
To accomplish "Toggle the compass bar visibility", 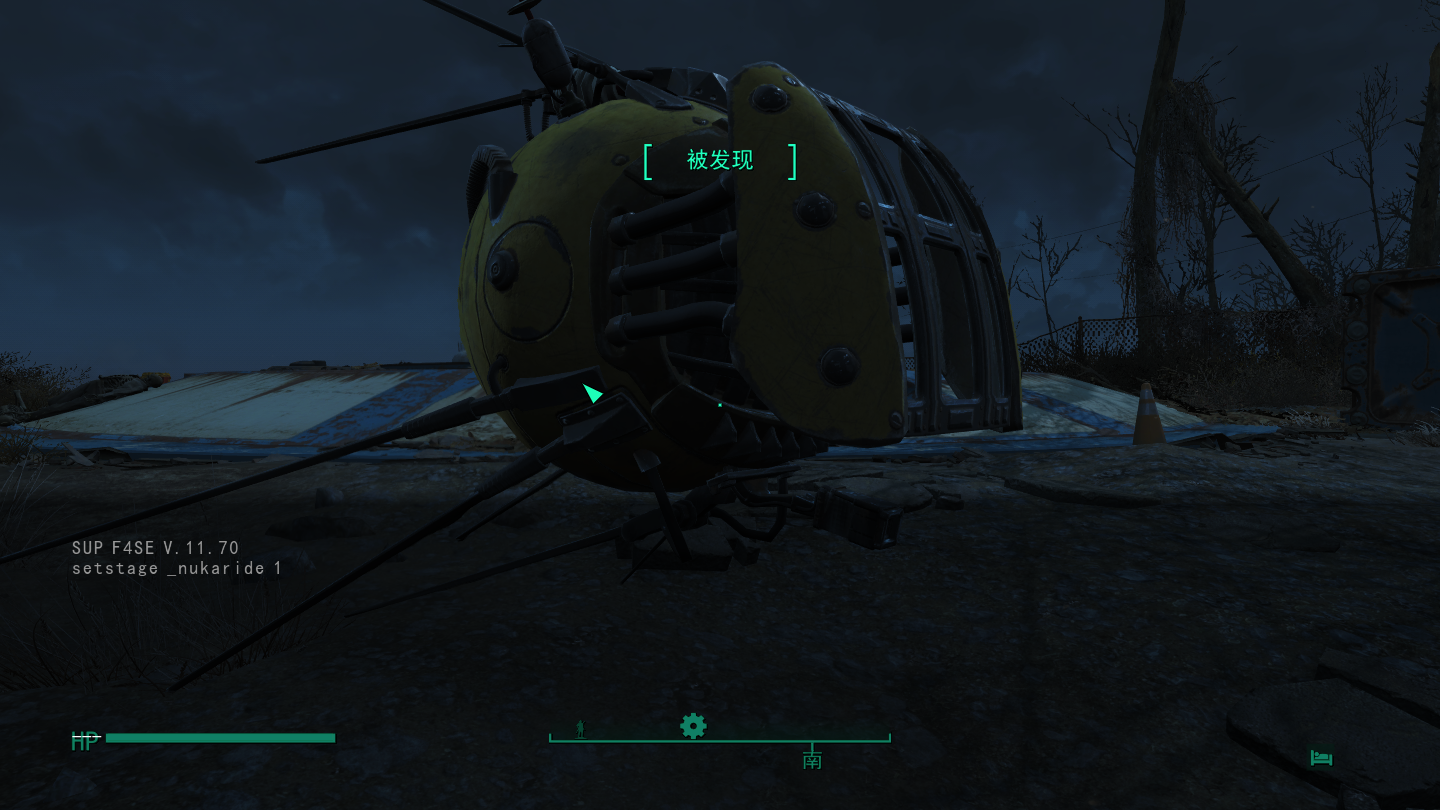I will tap(719, 740).
